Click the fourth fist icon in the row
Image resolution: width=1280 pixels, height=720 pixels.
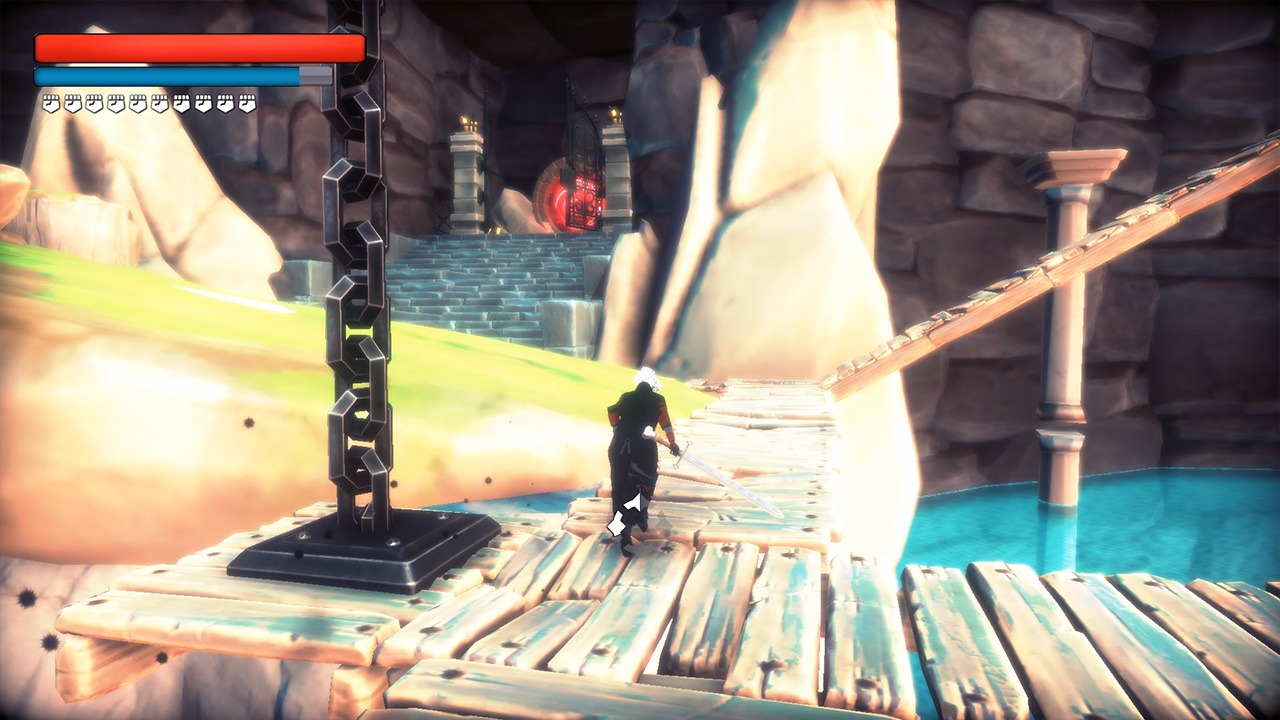[x=115, y=102]
